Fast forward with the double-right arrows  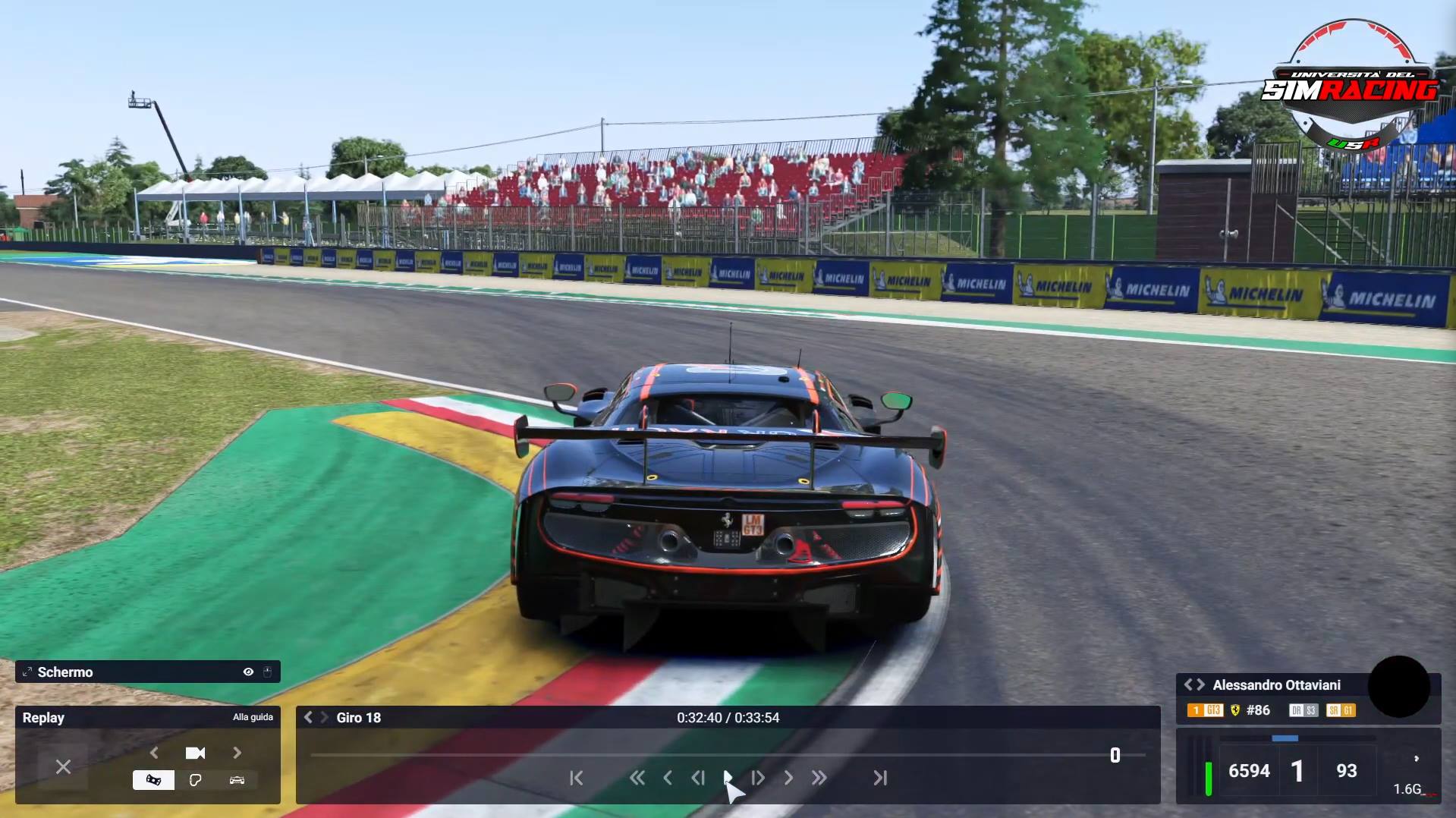point(819,778)
